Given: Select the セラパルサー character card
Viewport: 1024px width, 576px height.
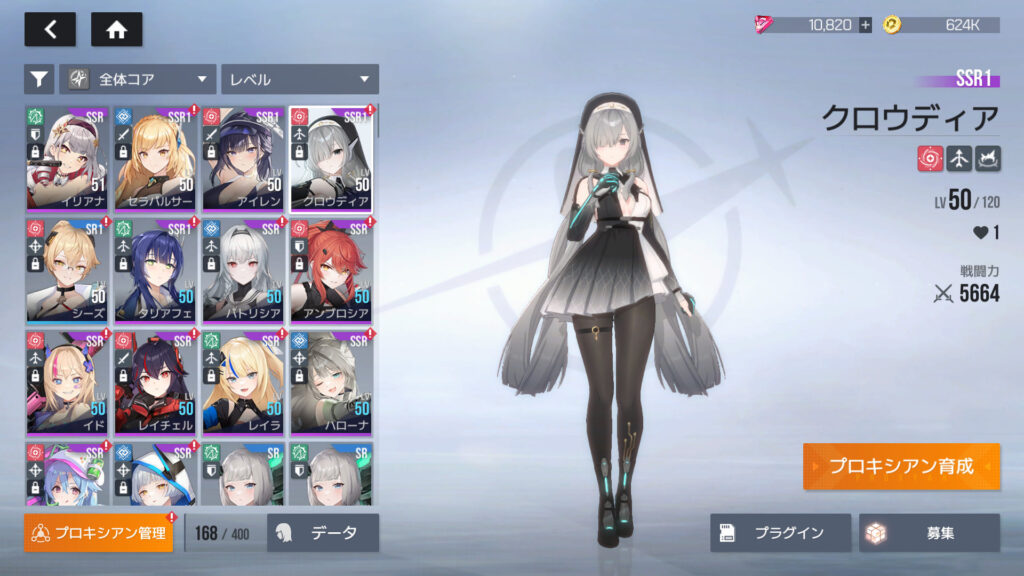Looking at the screenshot, I should (155, 157).
